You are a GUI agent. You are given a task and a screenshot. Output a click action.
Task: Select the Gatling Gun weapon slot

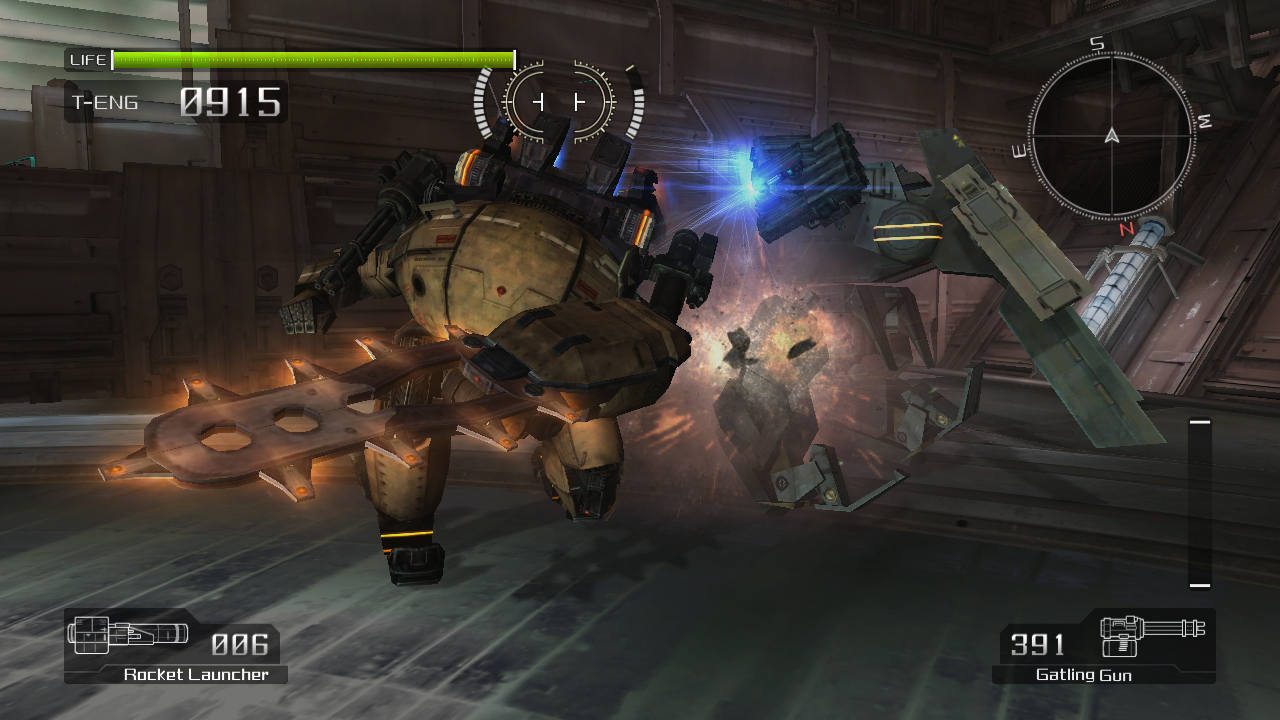(x=1104, y=646)
